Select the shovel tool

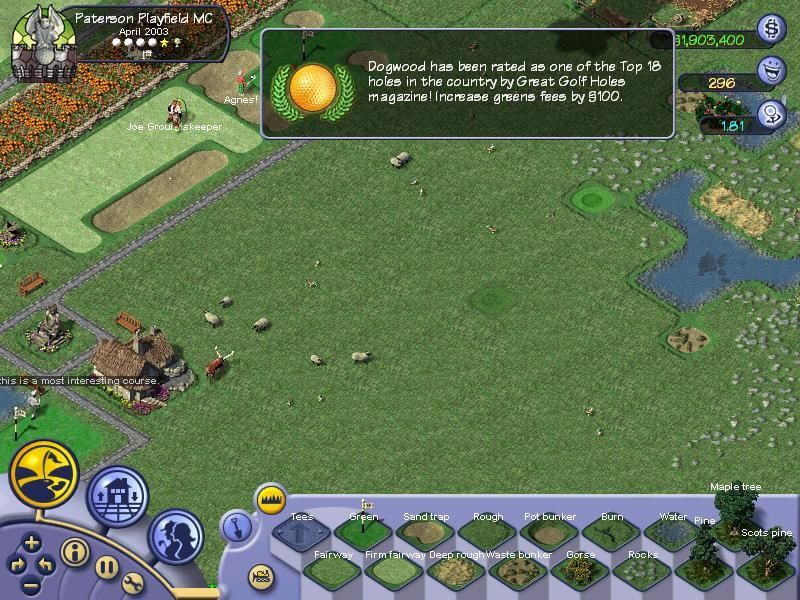point(234,526)
